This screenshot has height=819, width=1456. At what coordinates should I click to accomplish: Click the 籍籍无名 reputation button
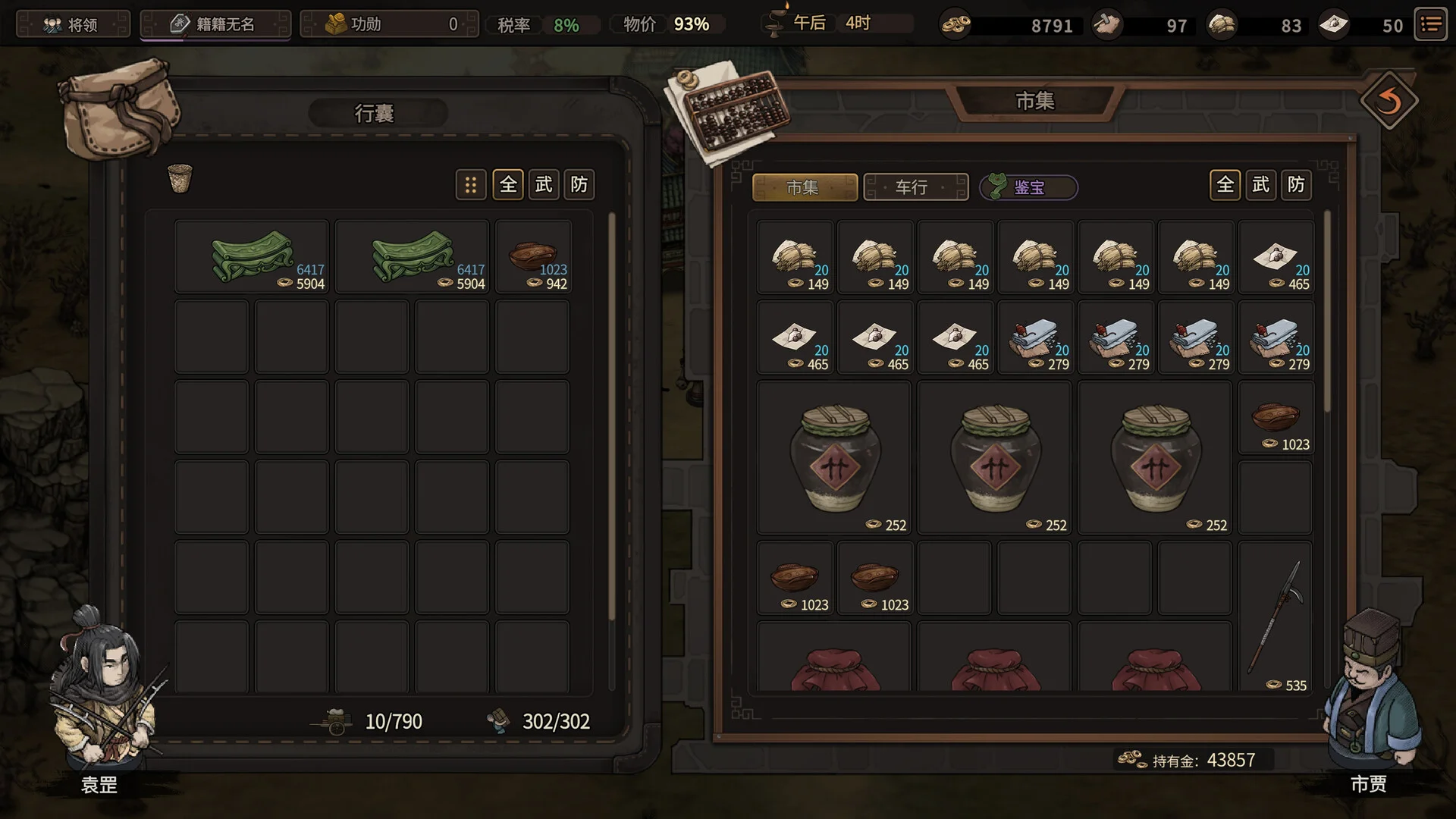pos(215,24)
